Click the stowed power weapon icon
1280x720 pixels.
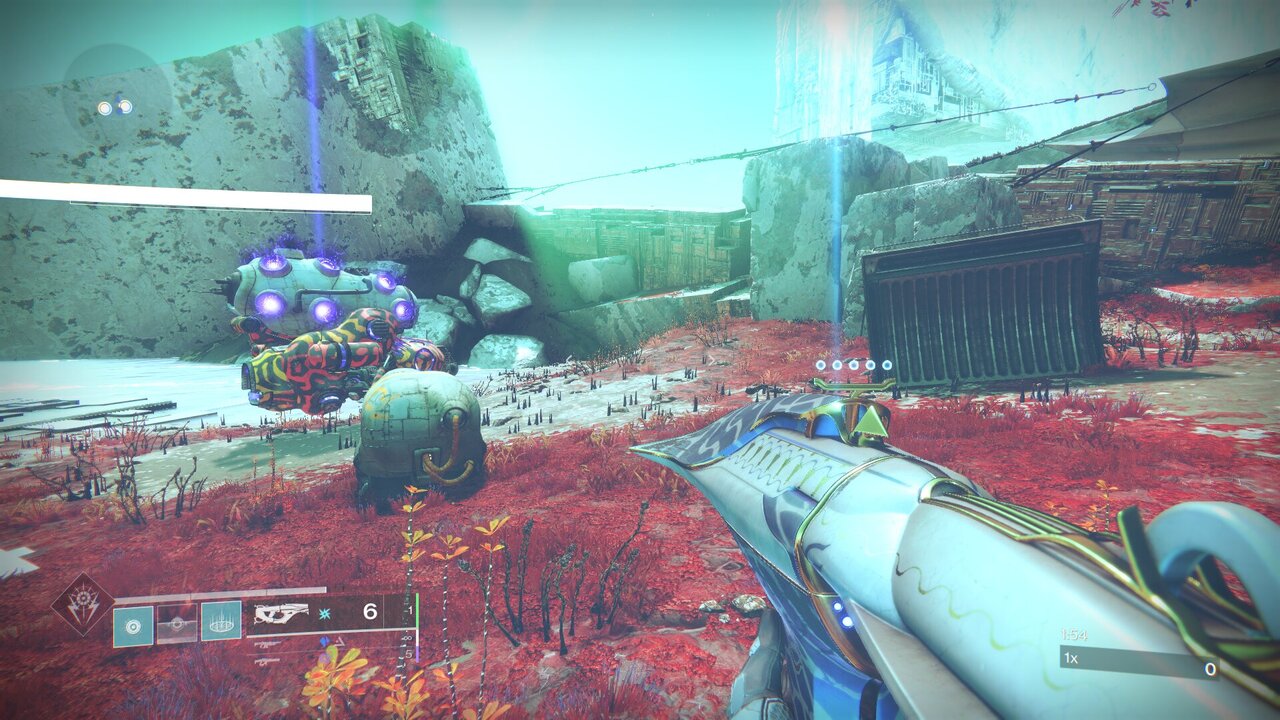267,662
